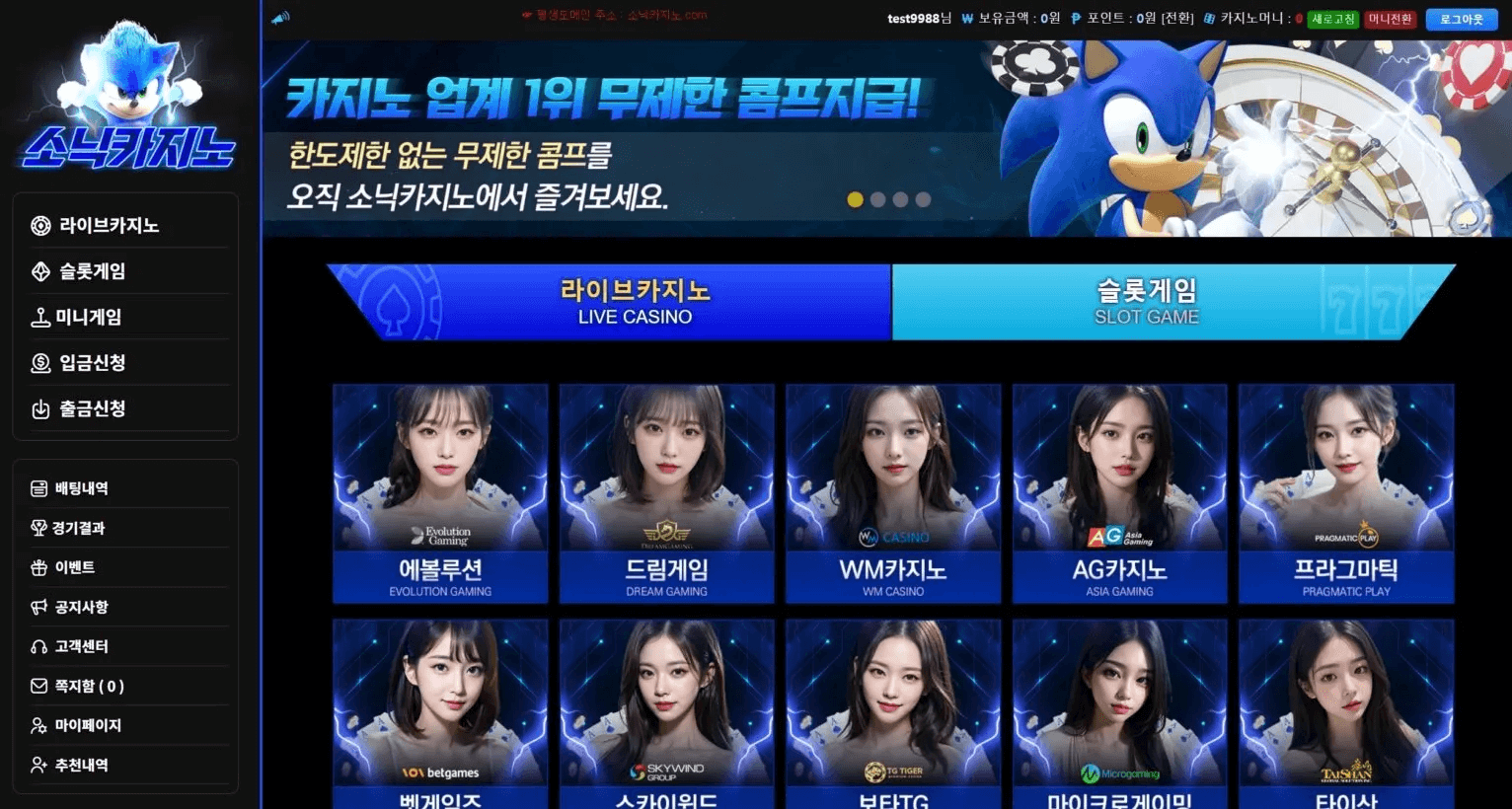Click the trophy icon beside 경기결과
1512x809 pixels.
[x=38, y=527]
